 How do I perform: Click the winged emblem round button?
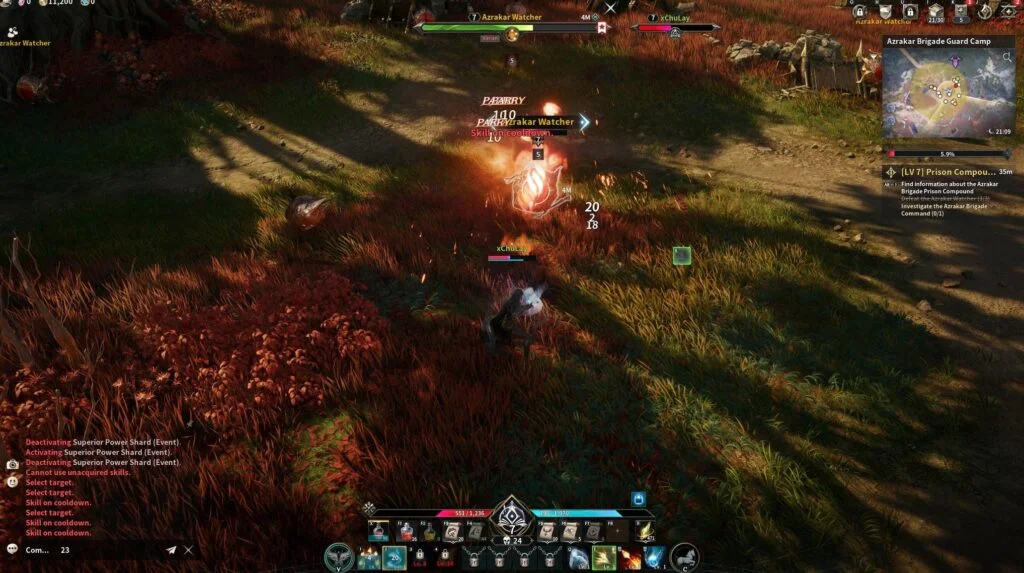tap(340, 557)
